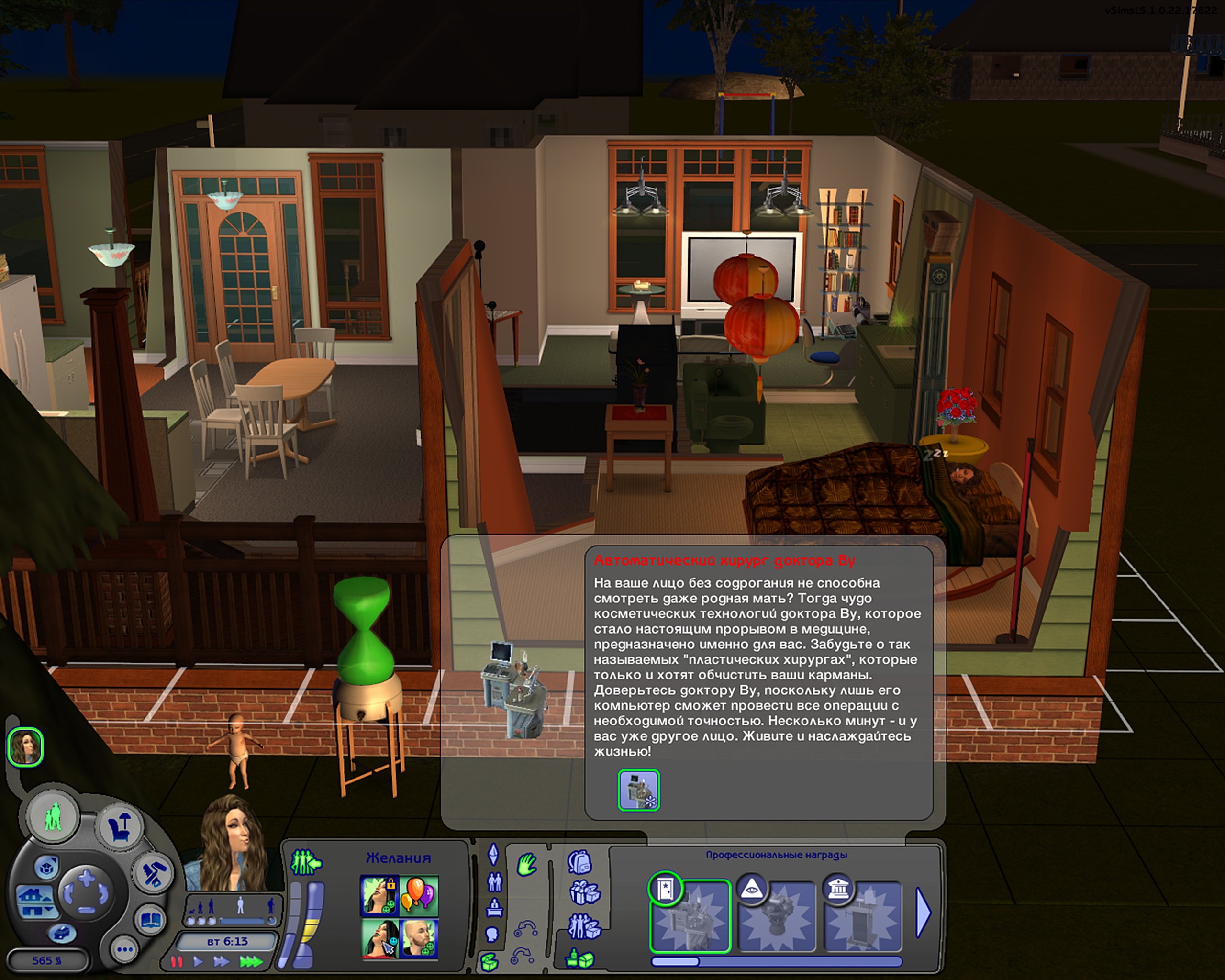The height and width of the screenshot is (980, 1225).
Task: Select the sim portrait thumbnail in household list
Action: coord(25,746)
